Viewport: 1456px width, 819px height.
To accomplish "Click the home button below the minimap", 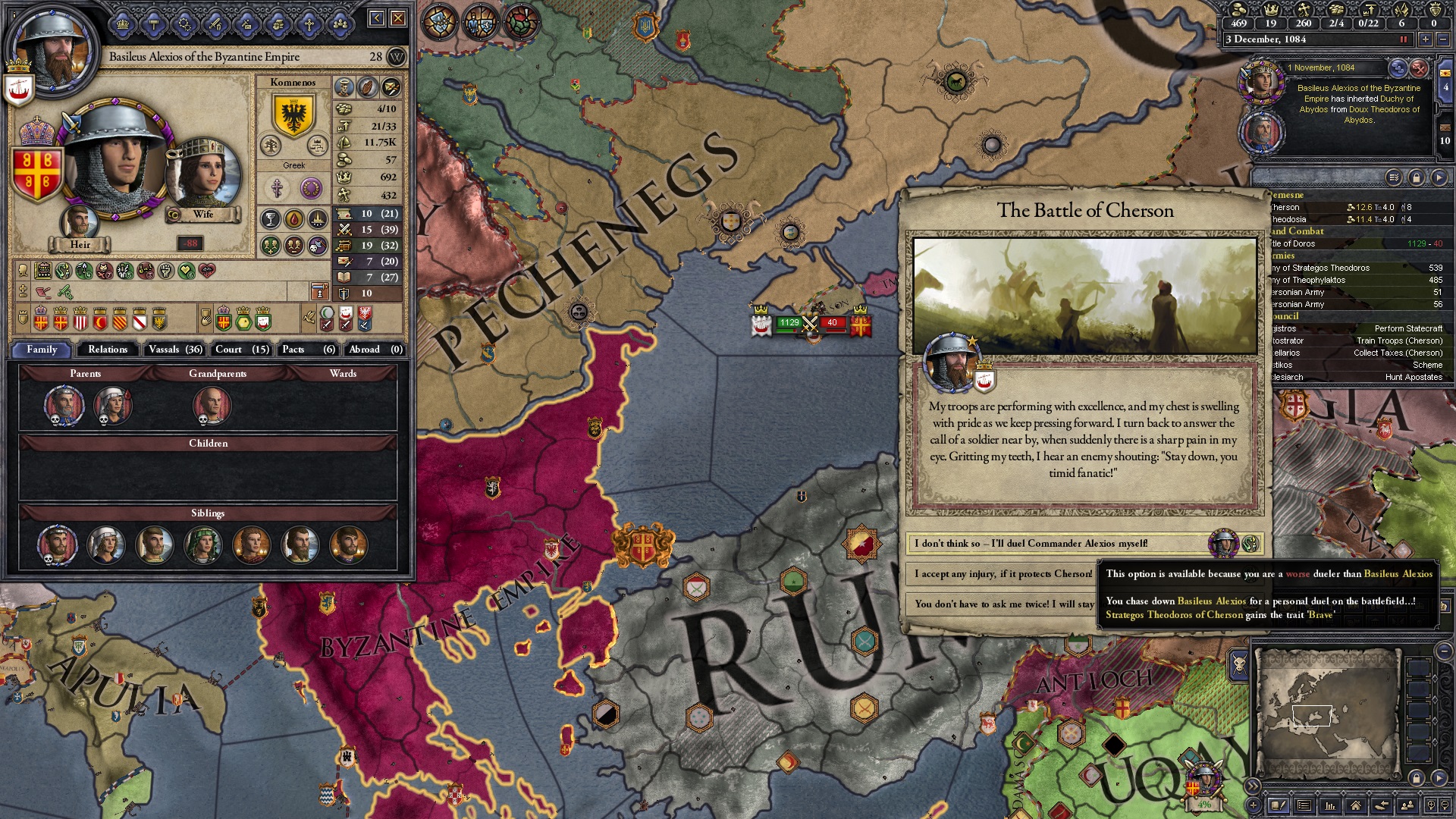I will point(1355,805).
